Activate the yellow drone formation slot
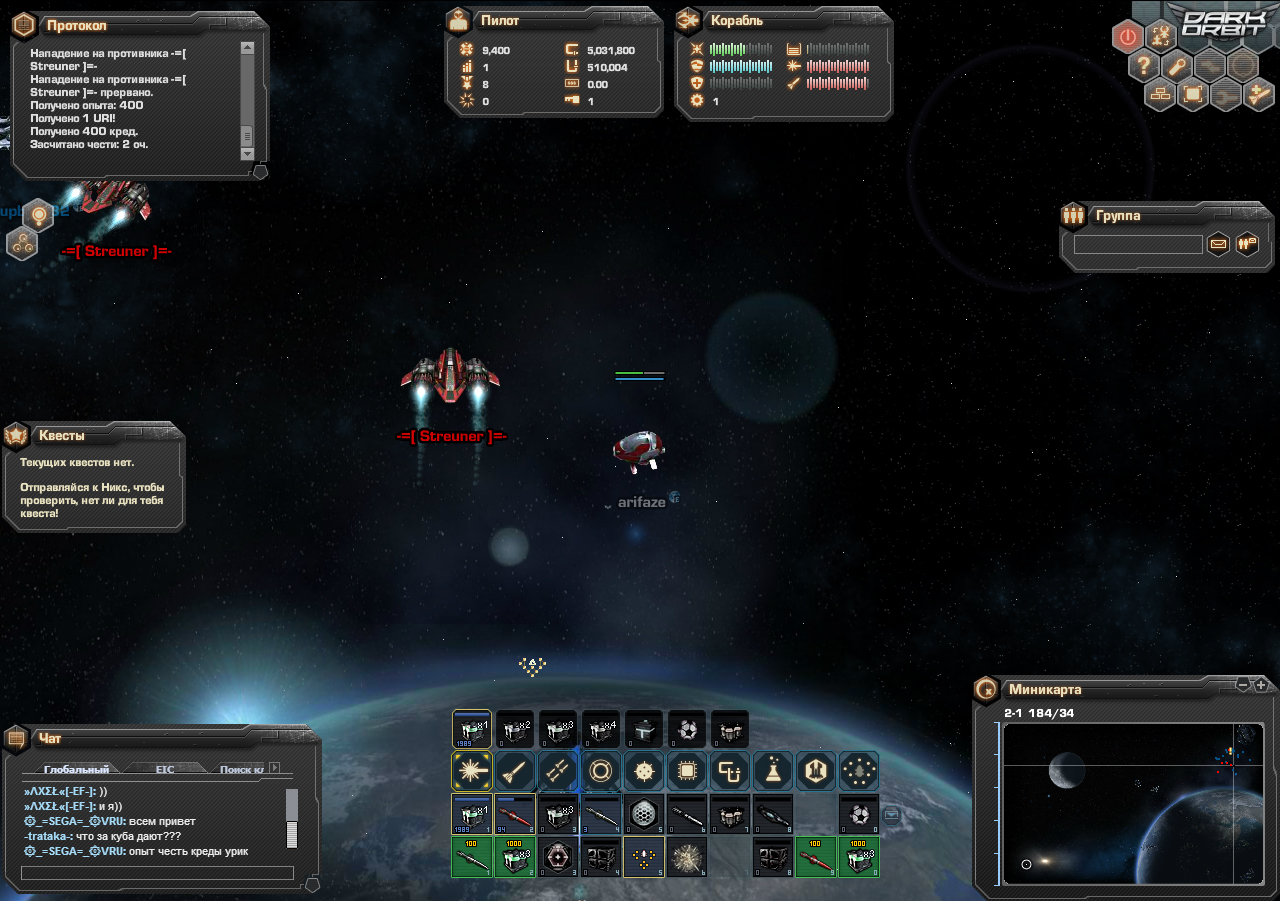1280x901 pixels. click(x=644, y=857)
